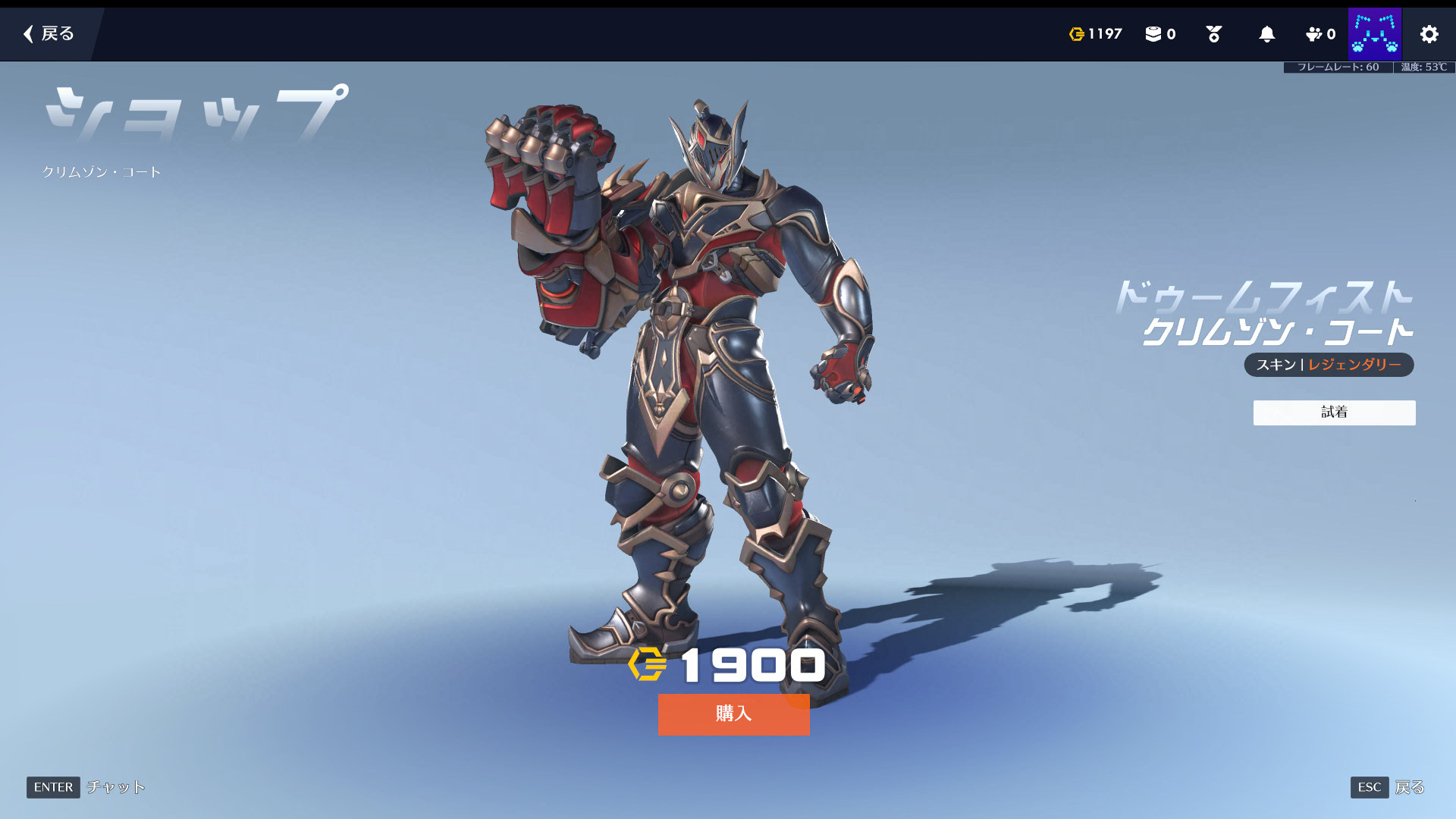Screen dimensions: 1456x819
Task: Click the white credits stack icon
Action: [1153, 34]
